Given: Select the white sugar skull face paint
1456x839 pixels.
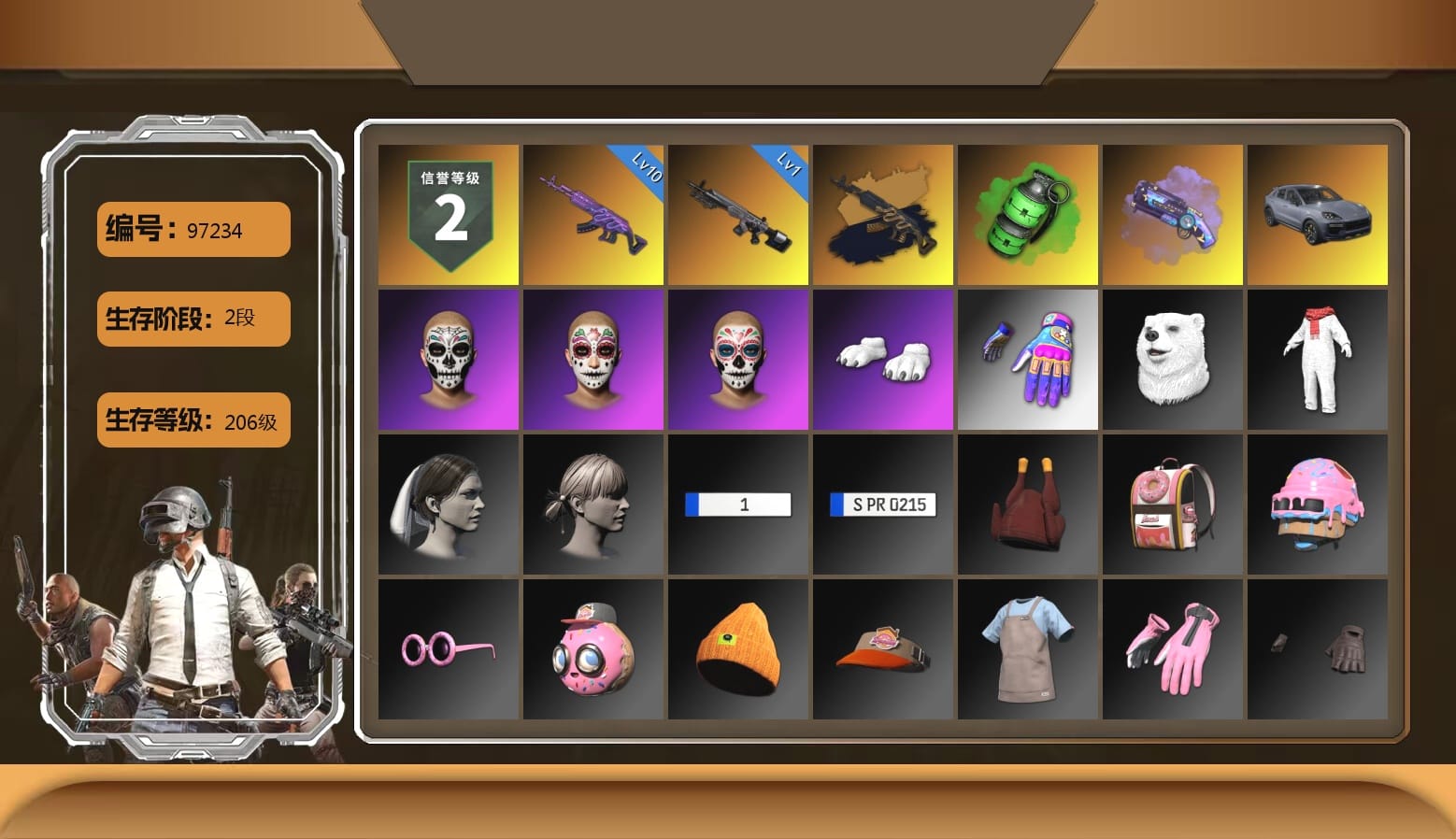Looking at the screenshot, I should (x=448, y=359).
